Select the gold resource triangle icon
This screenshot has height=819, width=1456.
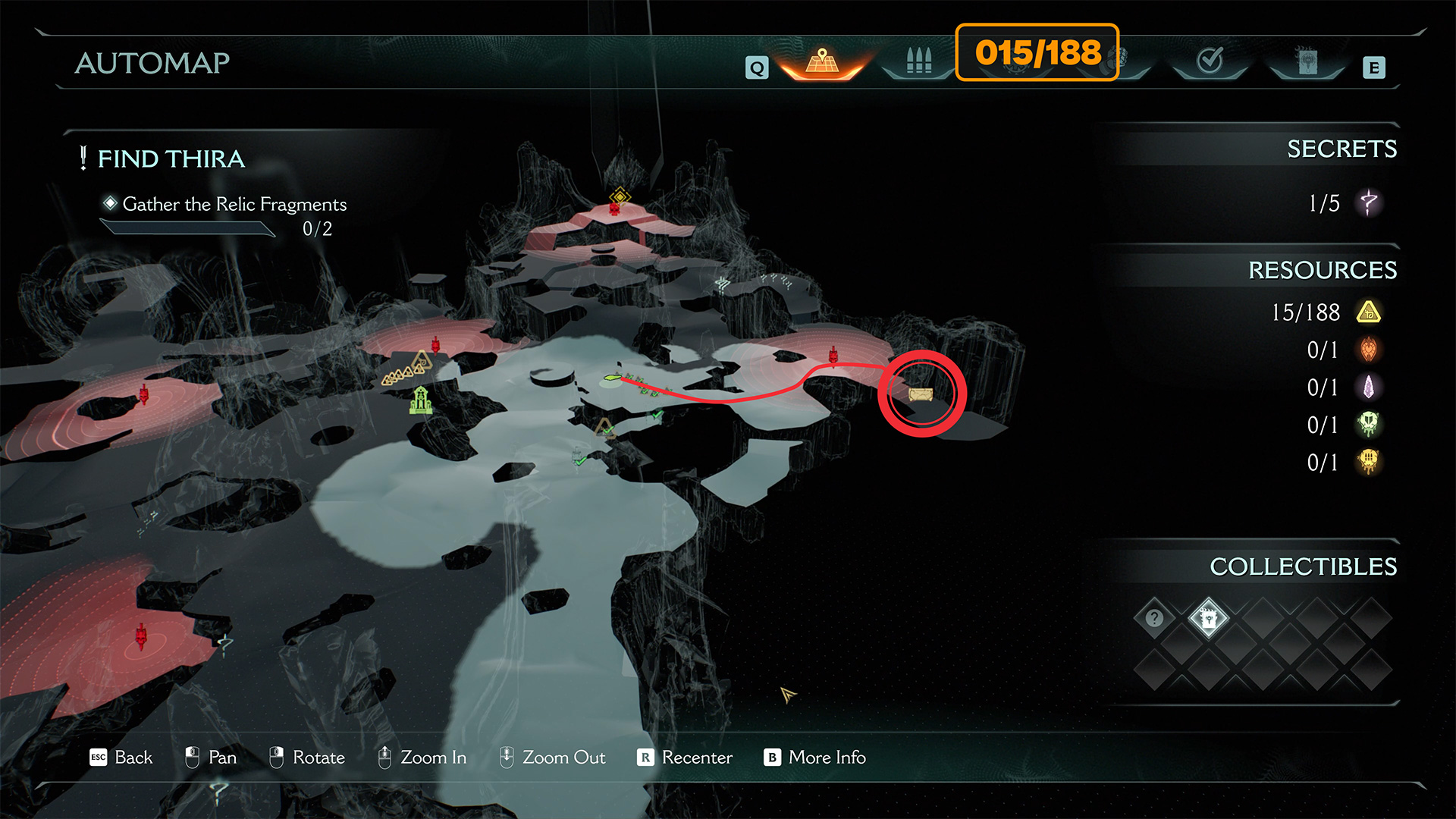pos(1369,312)
